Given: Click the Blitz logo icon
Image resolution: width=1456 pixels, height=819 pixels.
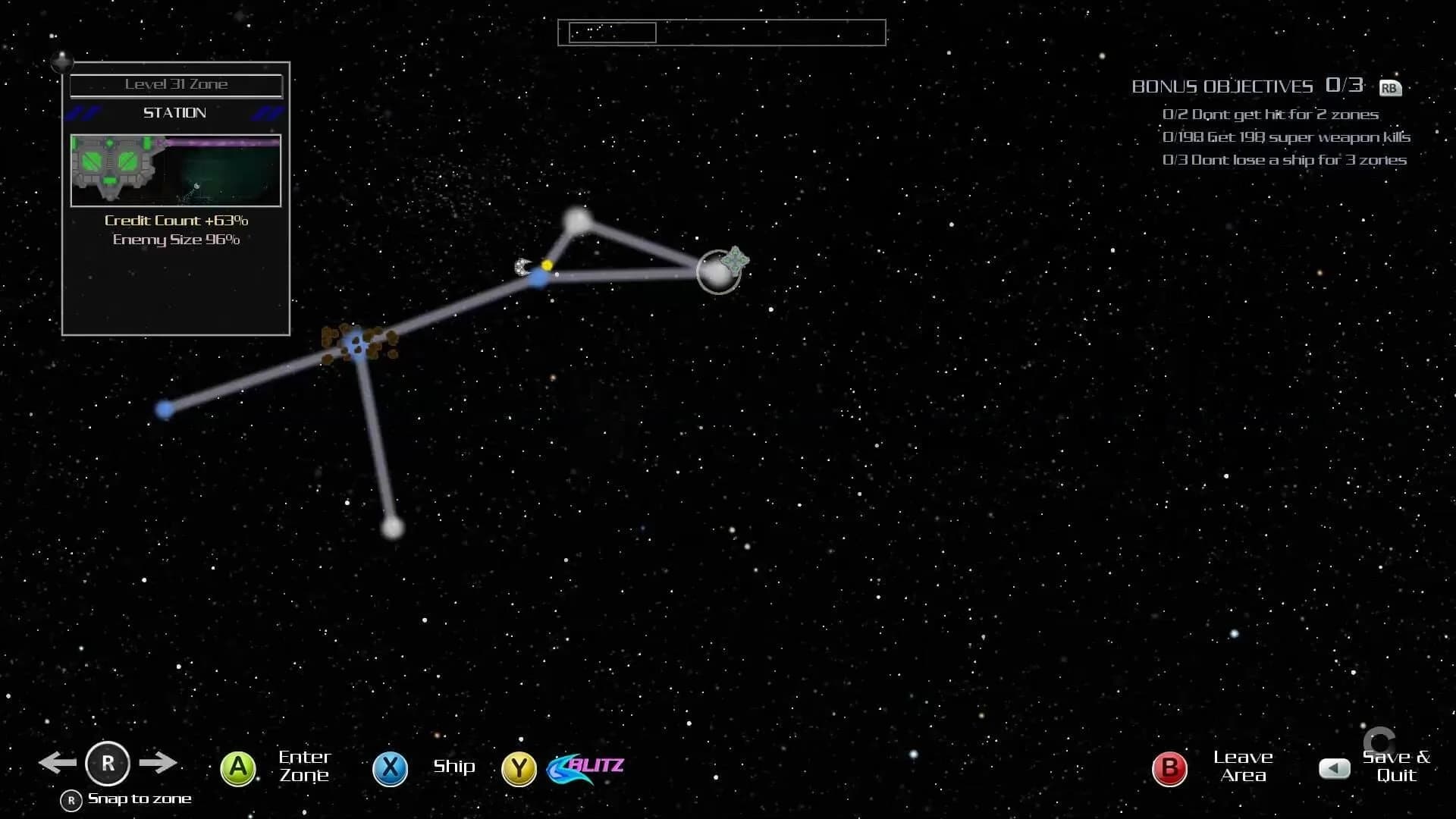Looking at the screenshot, I should click(584, 767).
